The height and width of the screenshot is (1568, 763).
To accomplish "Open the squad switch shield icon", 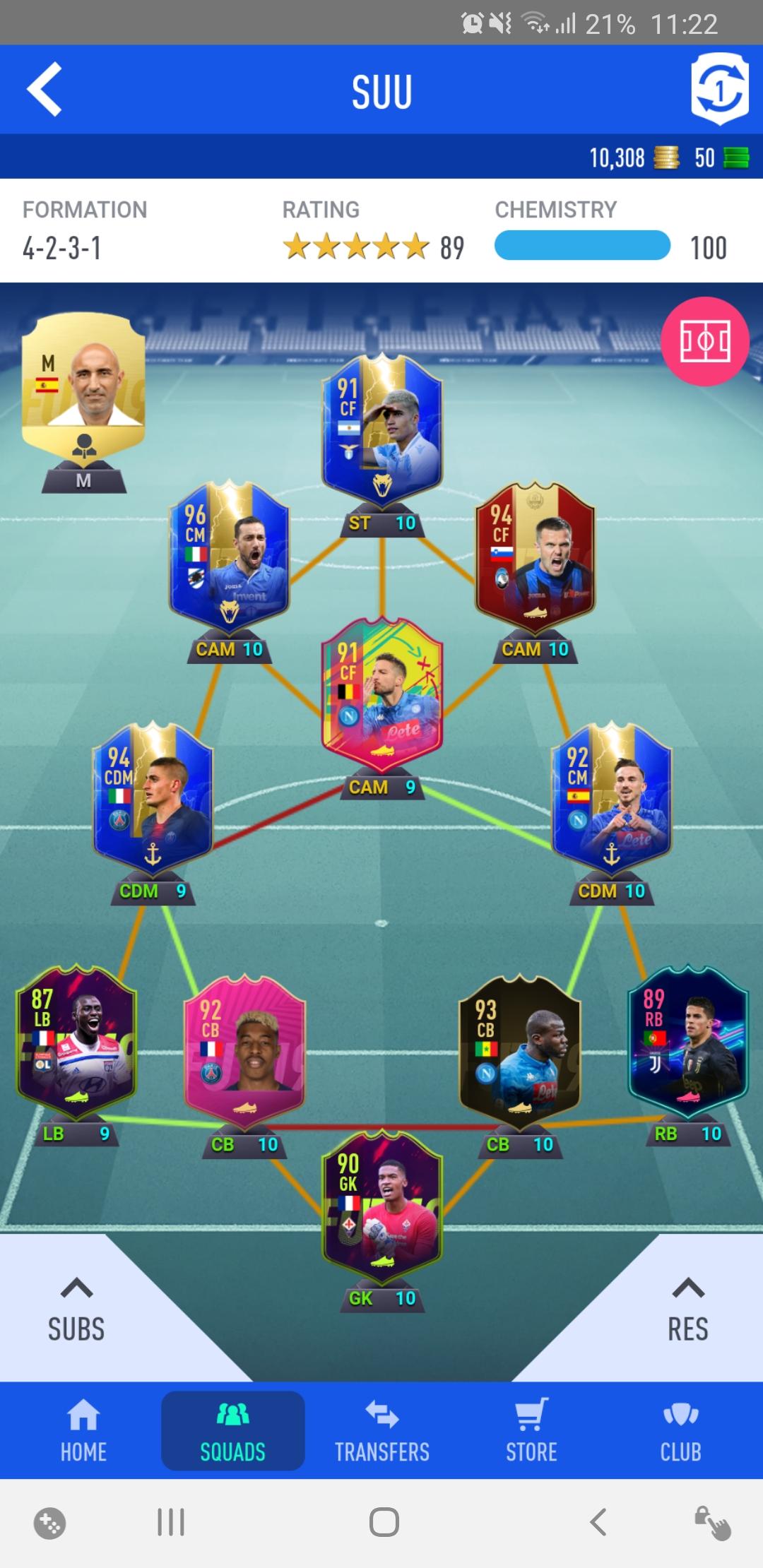I will click(x=718, y=90).
